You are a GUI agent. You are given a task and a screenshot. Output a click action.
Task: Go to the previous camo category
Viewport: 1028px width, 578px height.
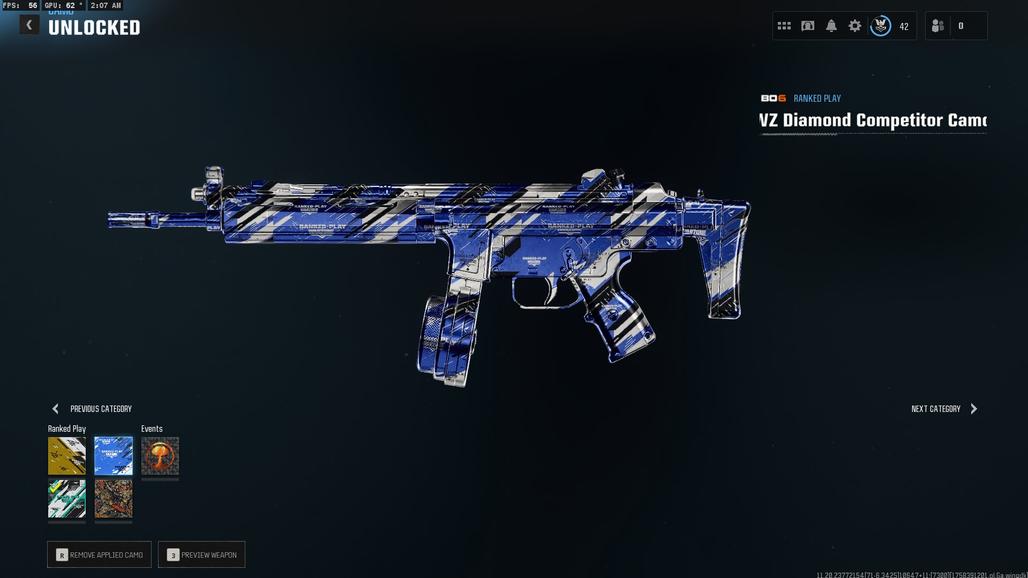(x=91, y=409)
